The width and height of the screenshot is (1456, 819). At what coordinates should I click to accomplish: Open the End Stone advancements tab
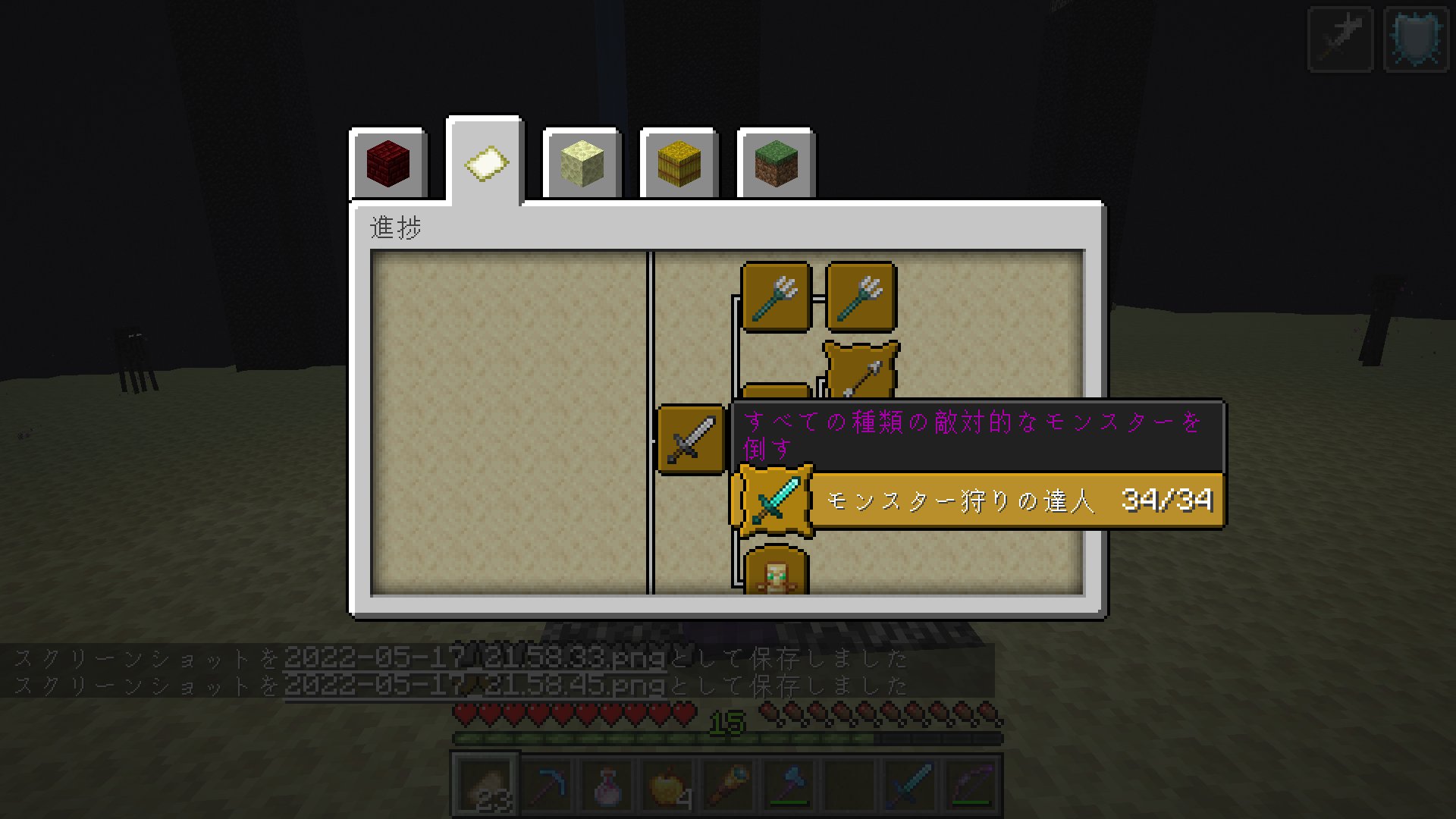[x=582, y=162]
